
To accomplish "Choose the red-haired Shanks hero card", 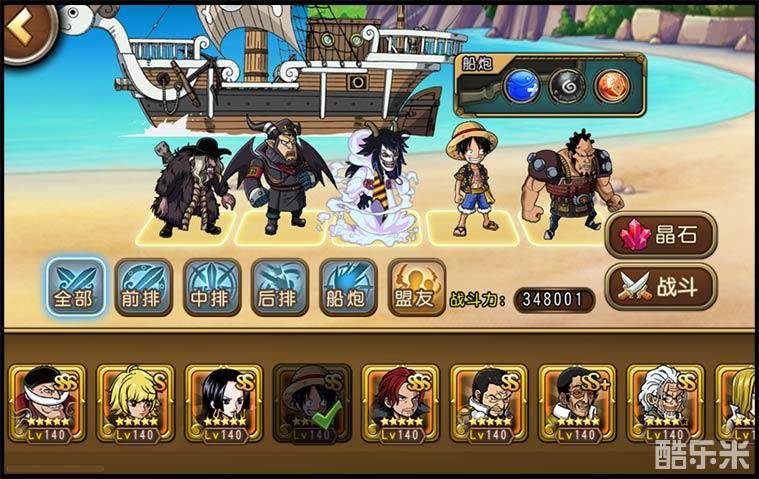I will (x=400, y=404).
